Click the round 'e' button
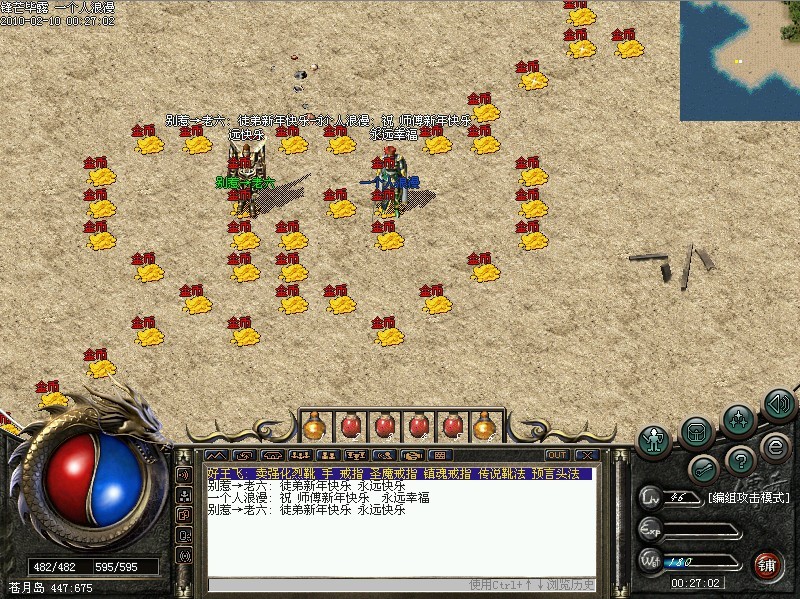Image resolution: width=800 pixels, height=599 pixels. [773, 446]
